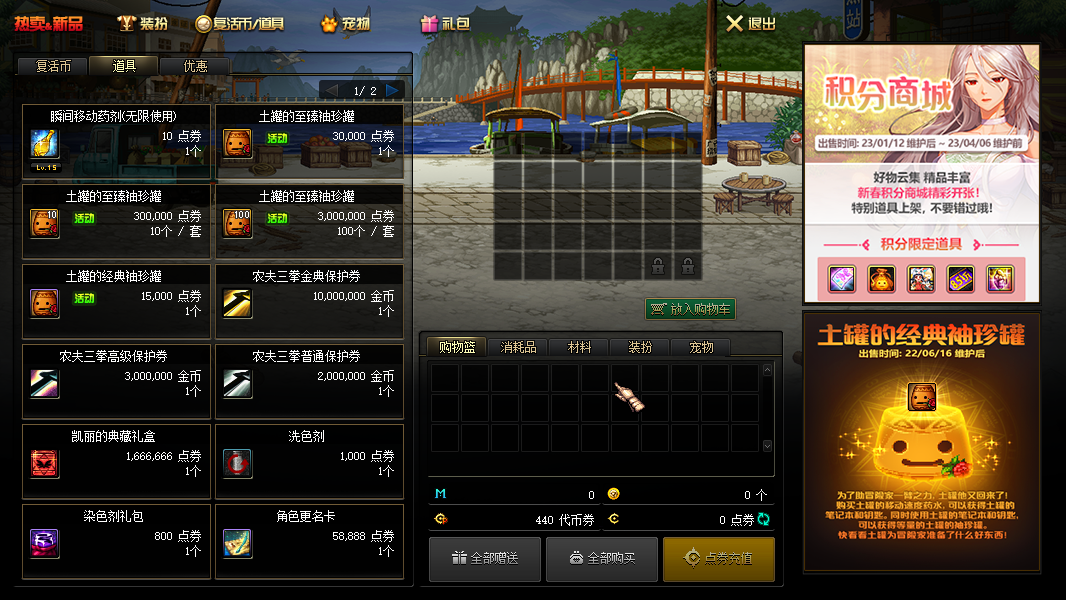Open the 积分商城 banner
The height and width of the screenshot is (600, 1066).
pyautogui.click(x=921, y=173)
